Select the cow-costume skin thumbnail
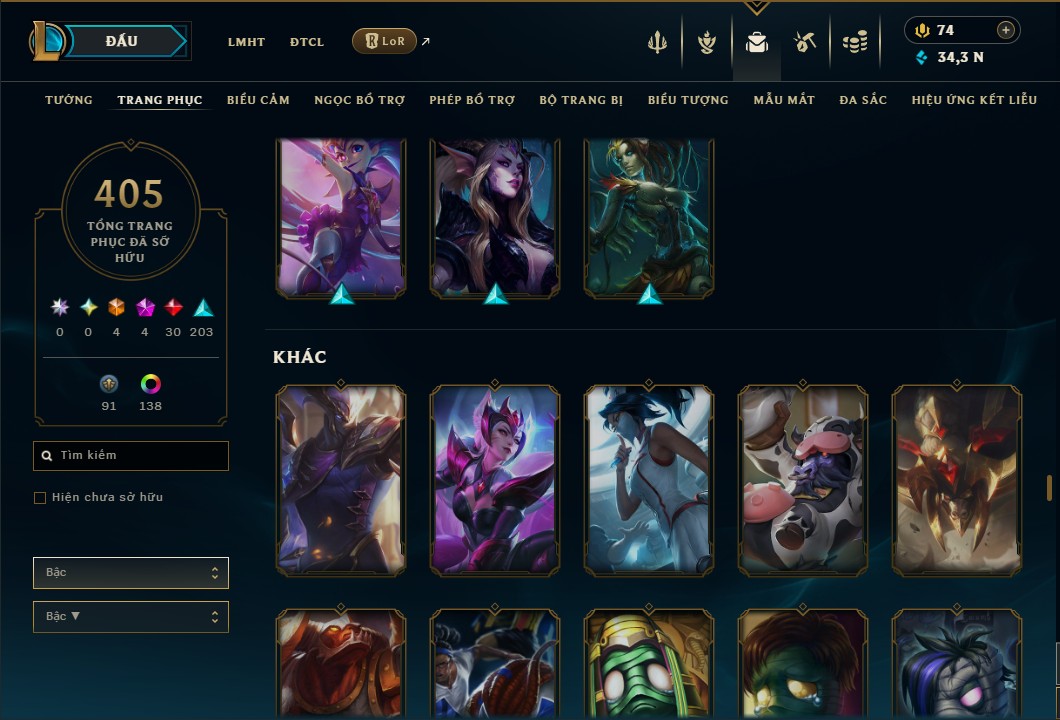1060x720 pixels. click(x=803, y=481)
